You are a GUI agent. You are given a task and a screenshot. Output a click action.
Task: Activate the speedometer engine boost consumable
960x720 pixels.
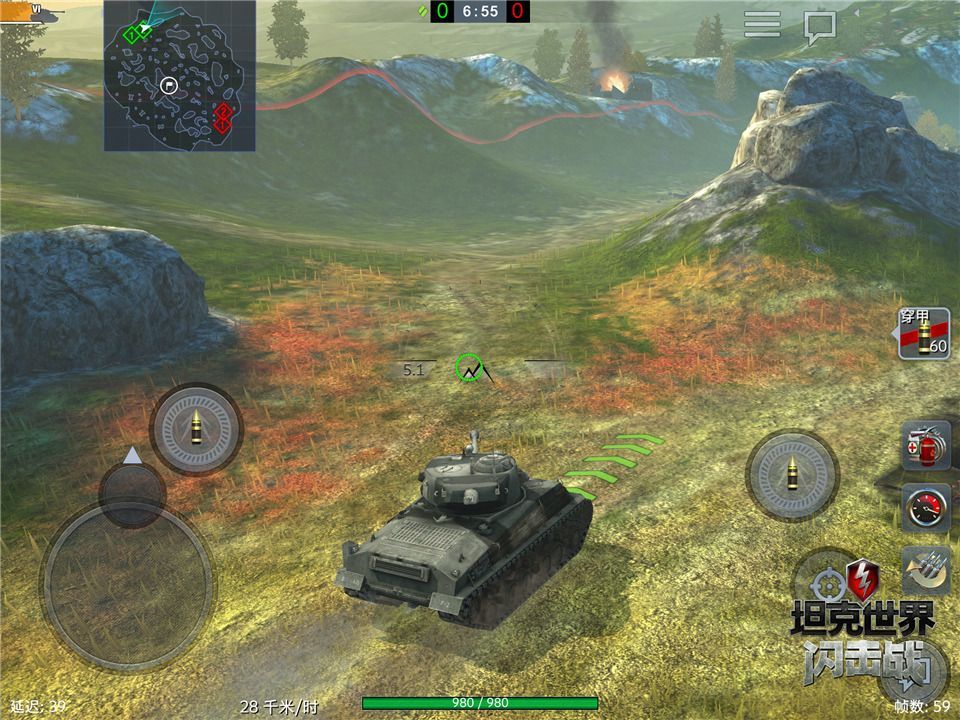(x=925, y=508)
